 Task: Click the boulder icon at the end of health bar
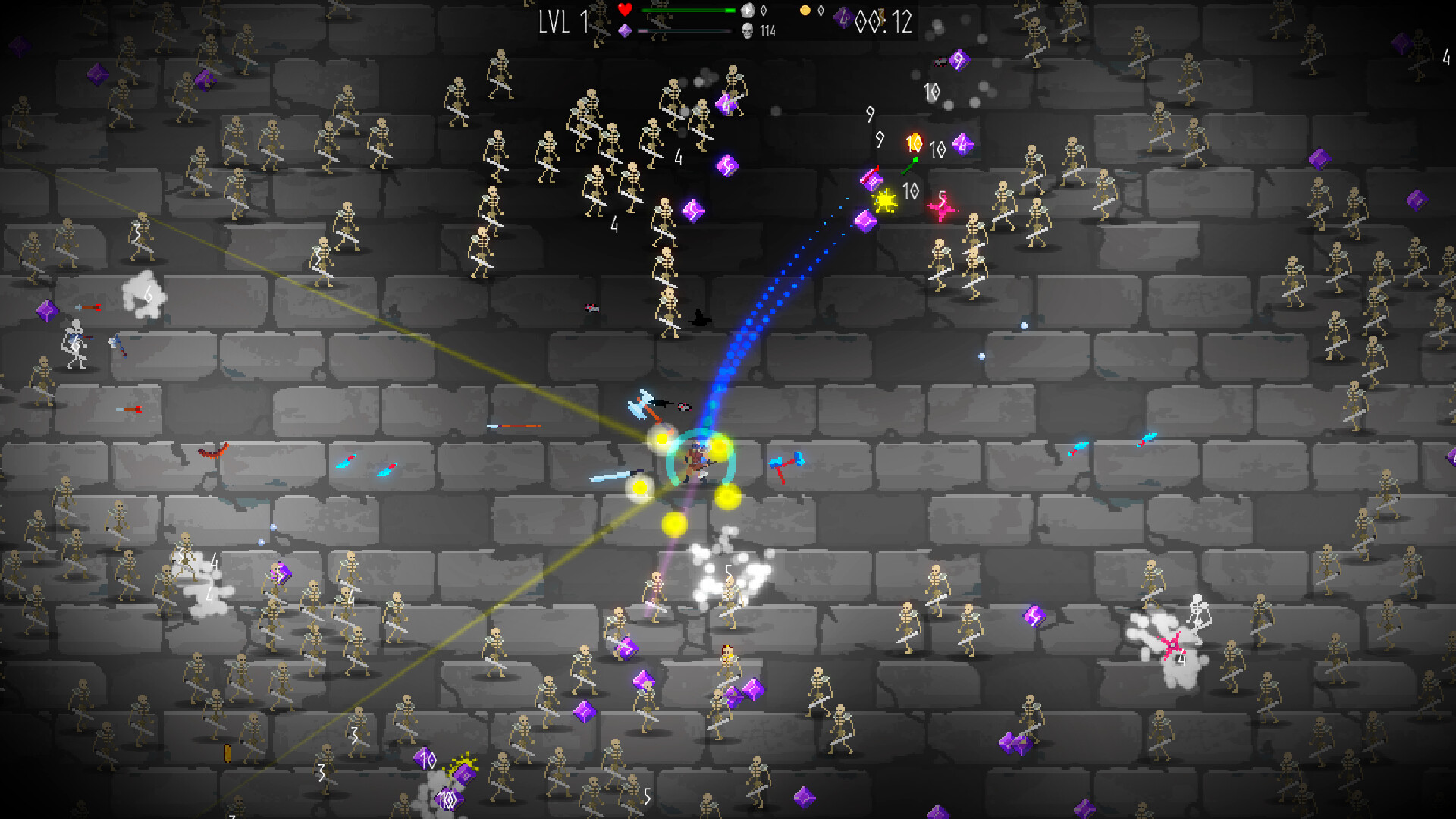(x=748, y=10)
